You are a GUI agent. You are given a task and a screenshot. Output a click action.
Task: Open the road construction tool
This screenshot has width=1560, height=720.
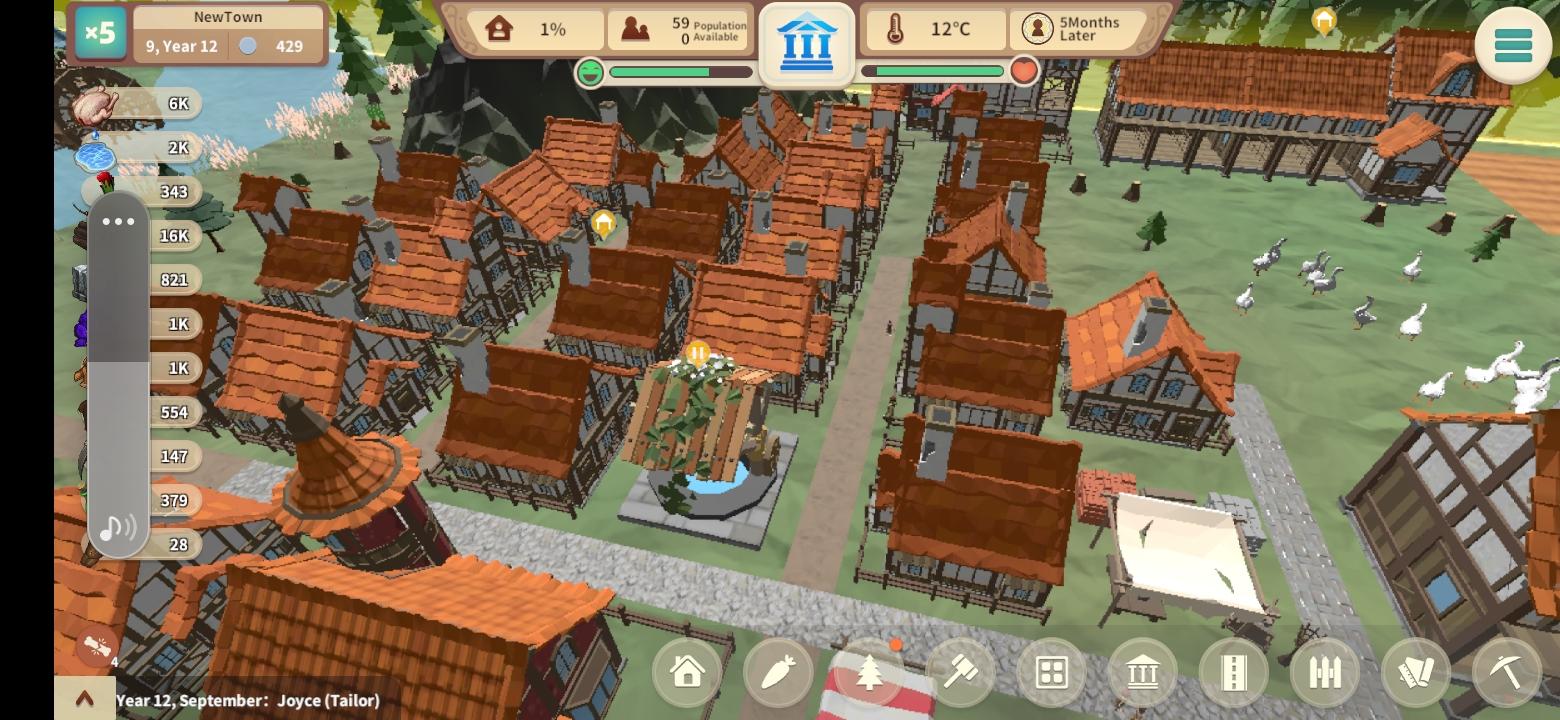1234,672
